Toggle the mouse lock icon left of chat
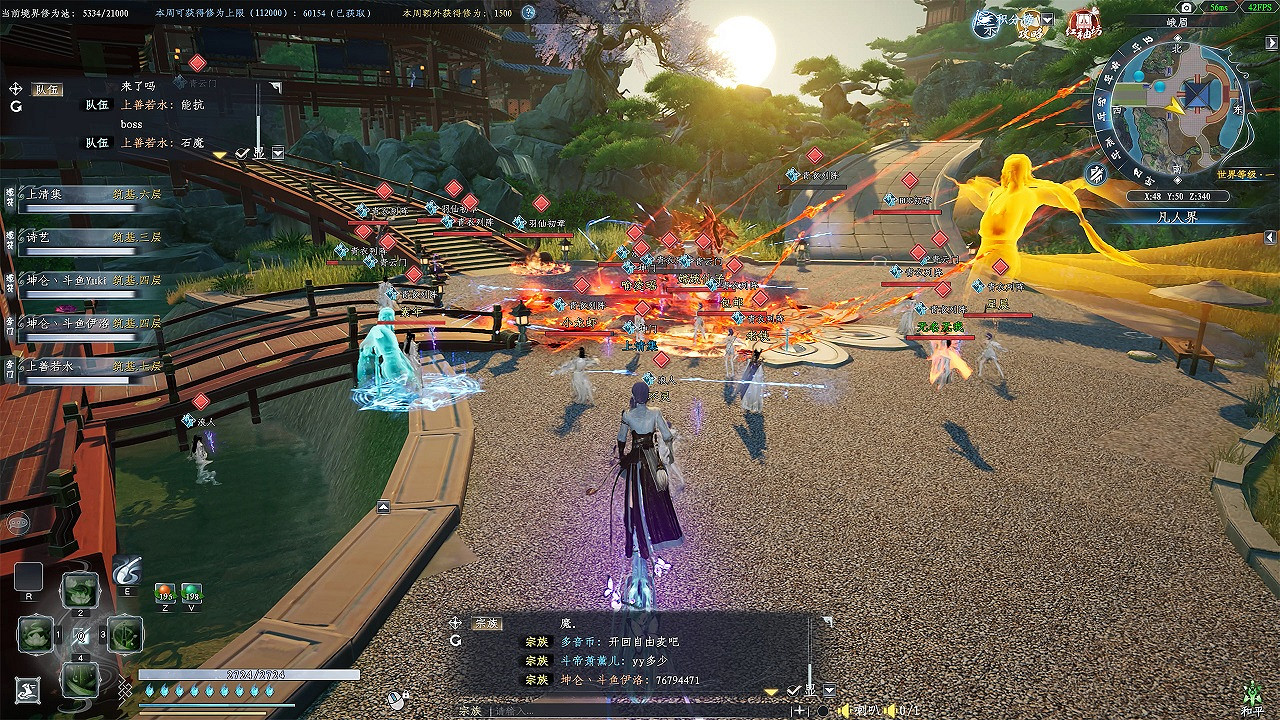This screenshot has width=1280, height=720. pyautogui.click(x=396, y=696)
